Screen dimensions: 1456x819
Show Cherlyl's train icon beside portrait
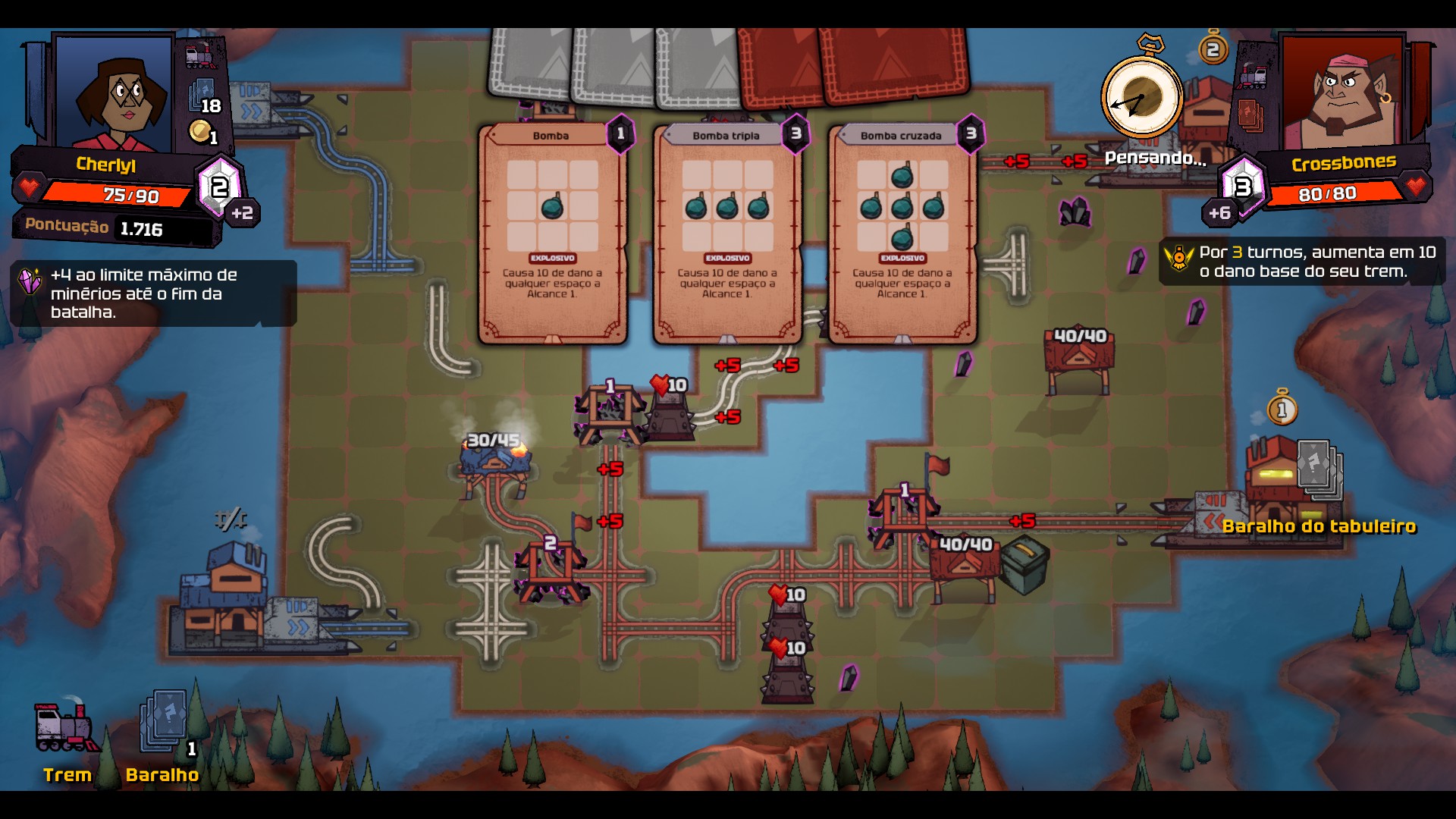point(200,56)
